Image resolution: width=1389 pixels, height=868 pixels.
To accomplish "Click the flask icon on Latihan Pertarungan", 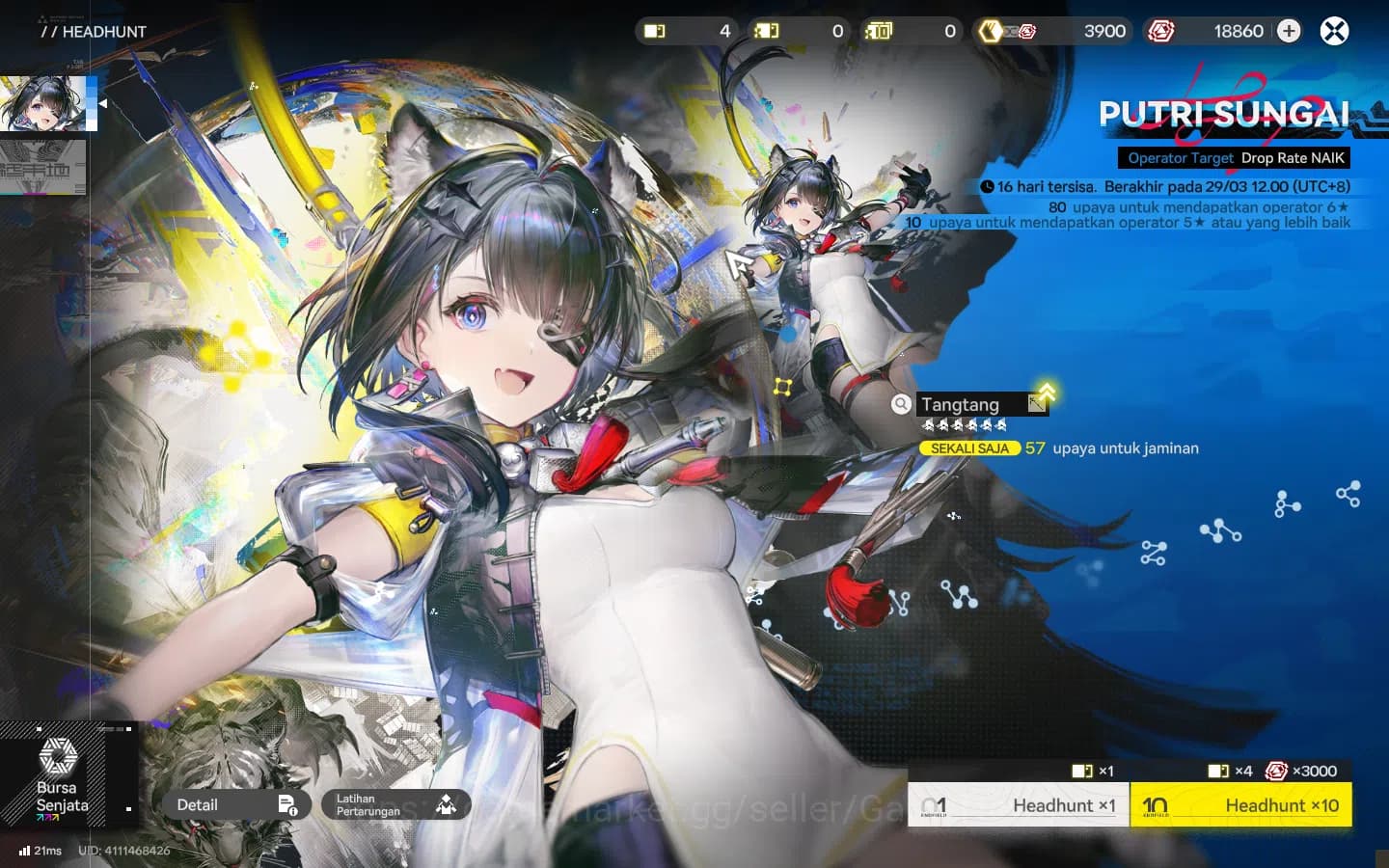I will pyautogui.click(x=446, y=804).
